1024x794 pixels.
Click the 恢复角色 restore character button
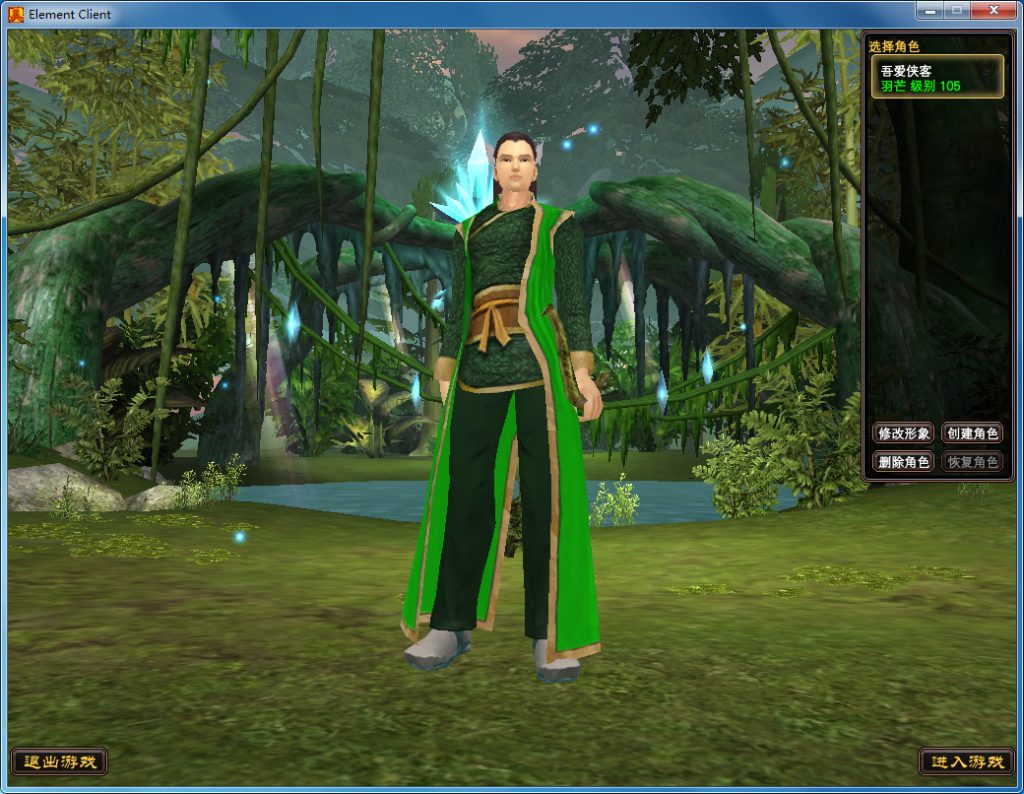tap(972, 462)
